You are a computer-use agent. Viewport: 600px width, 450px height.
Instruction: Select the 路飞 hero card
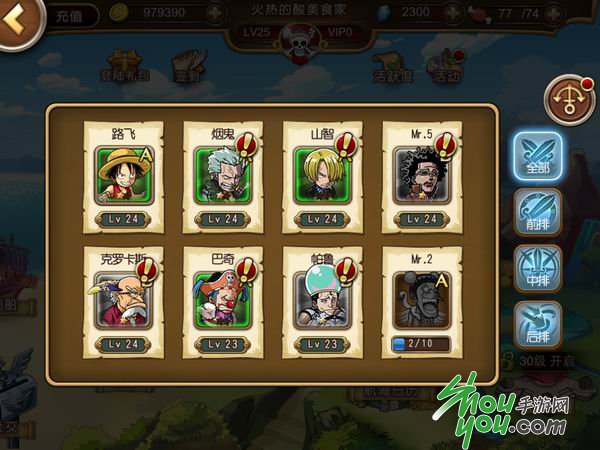point(123,178)
